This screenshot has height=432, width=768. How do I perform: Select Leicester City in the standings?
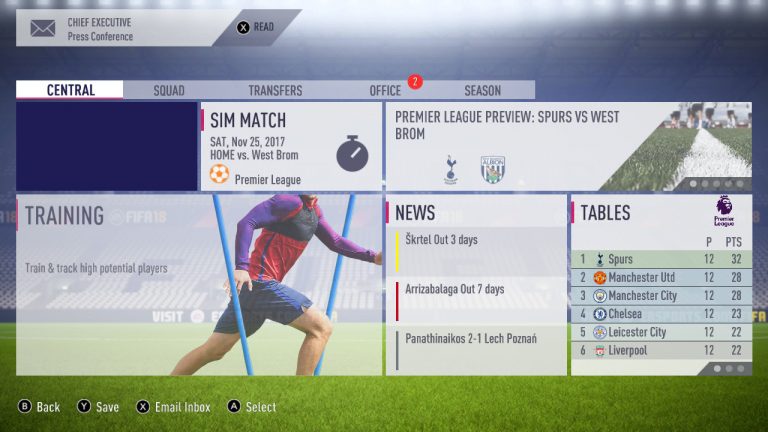661,332
